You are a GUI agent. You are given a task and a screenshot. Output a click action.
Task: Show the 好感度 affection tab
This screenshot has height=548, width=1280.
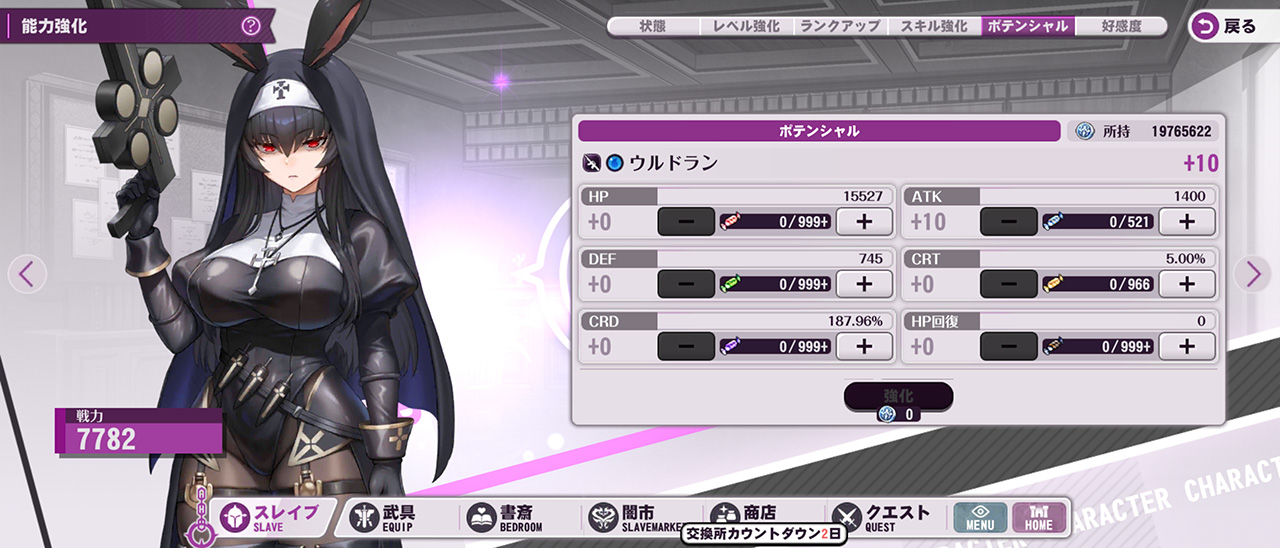tap(1121, 27)
